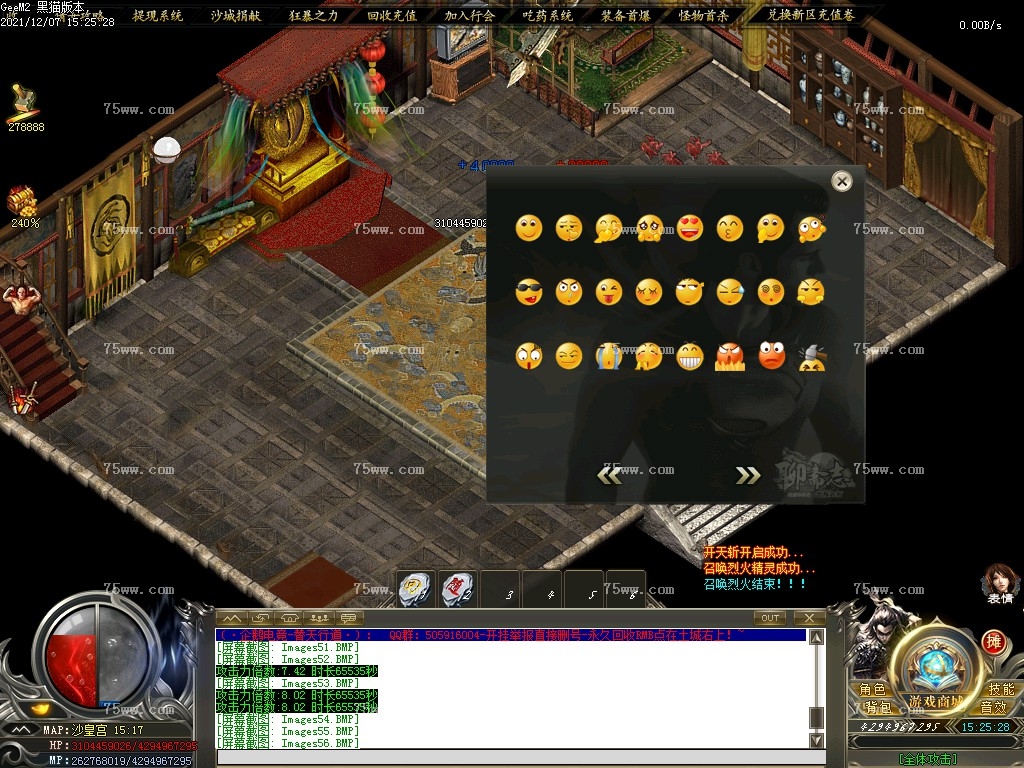Open the 提现系统 menu

[158, 16]
